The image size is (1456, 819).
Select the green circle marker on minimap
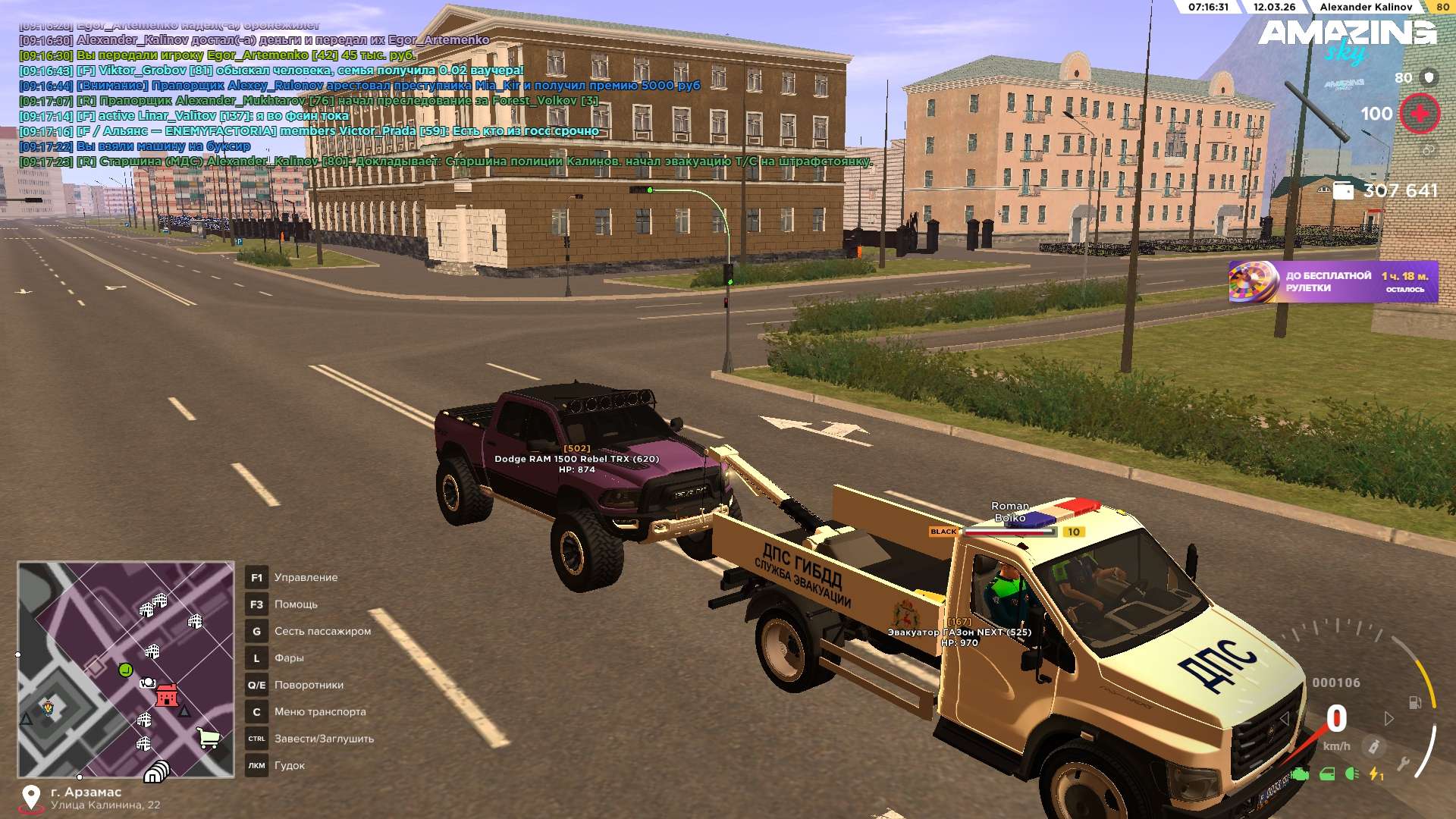tap(125, 670)
